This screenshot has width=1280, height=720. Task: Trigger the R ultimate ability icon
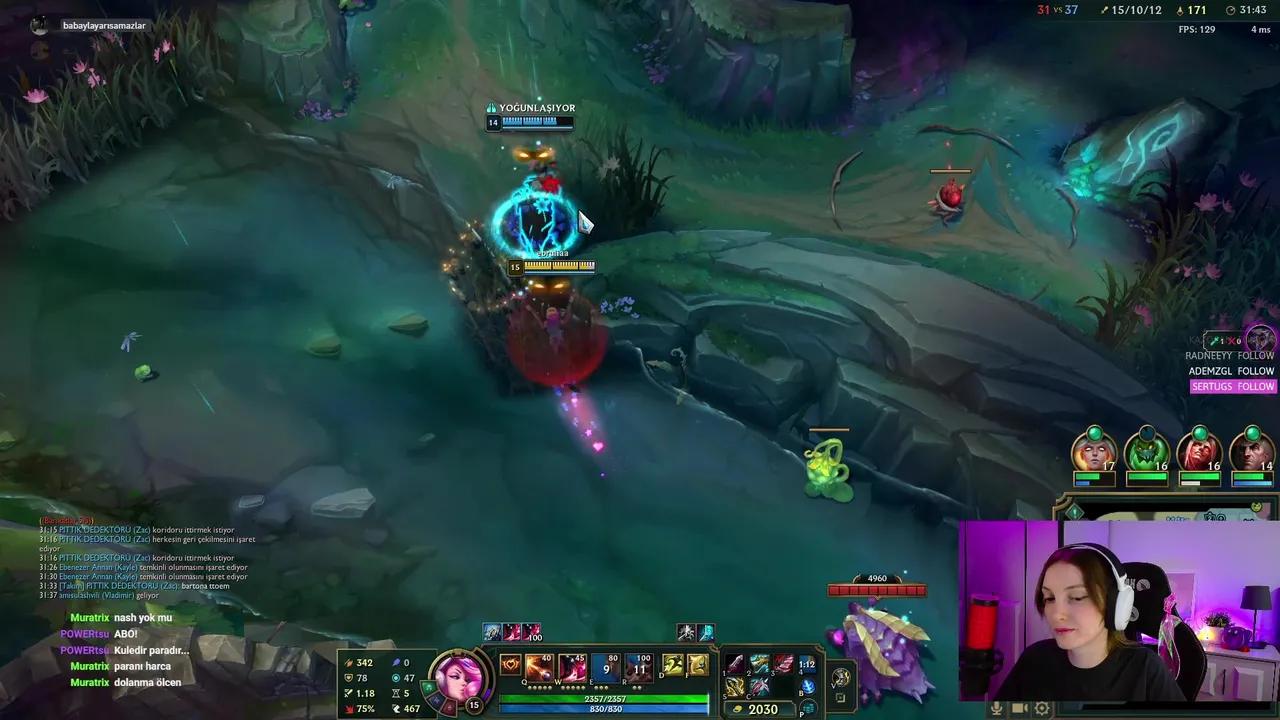click(639, 668)
